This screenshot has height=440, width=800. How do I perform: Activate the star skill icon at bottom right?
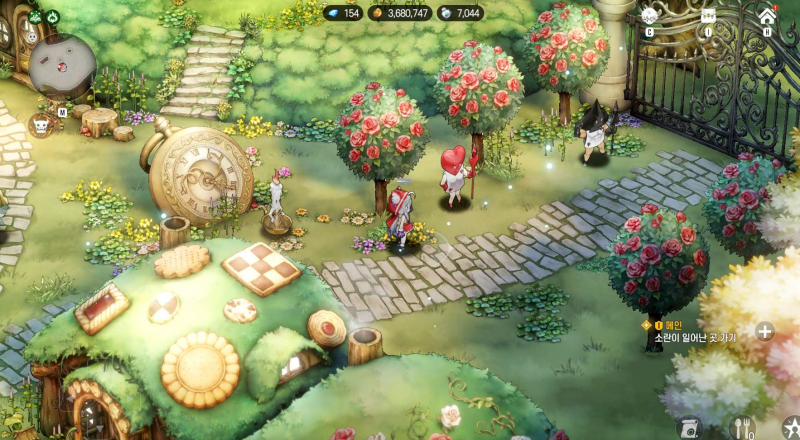(x=791, y=427)
